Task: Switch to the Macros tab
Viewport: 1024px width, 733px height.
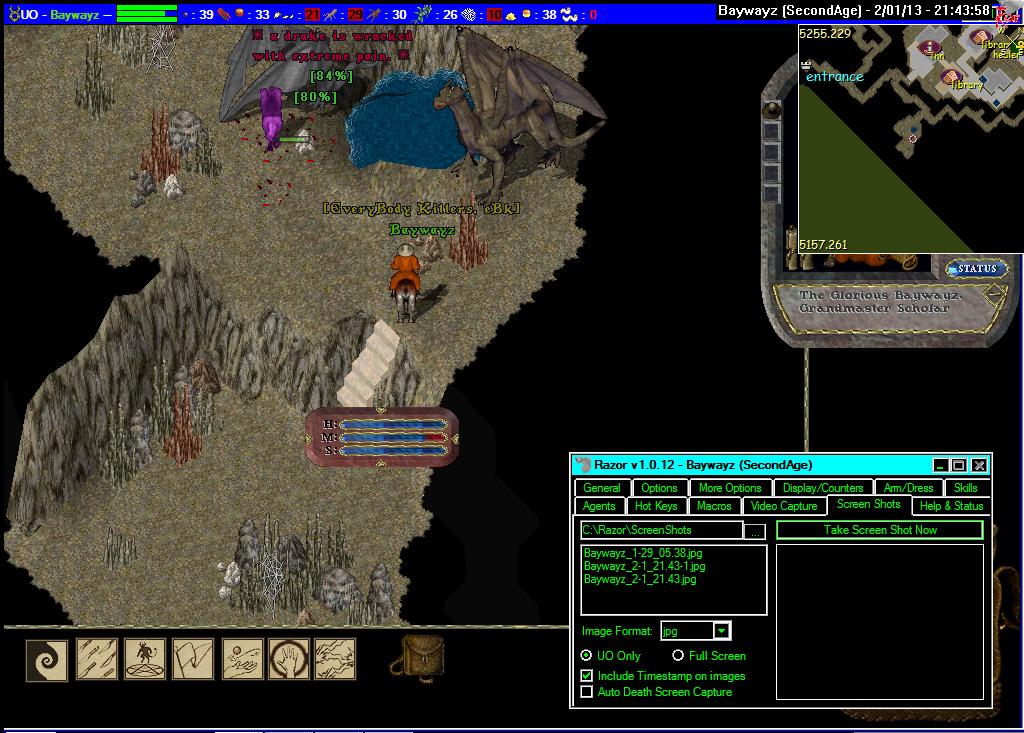Action: point(714,506)
